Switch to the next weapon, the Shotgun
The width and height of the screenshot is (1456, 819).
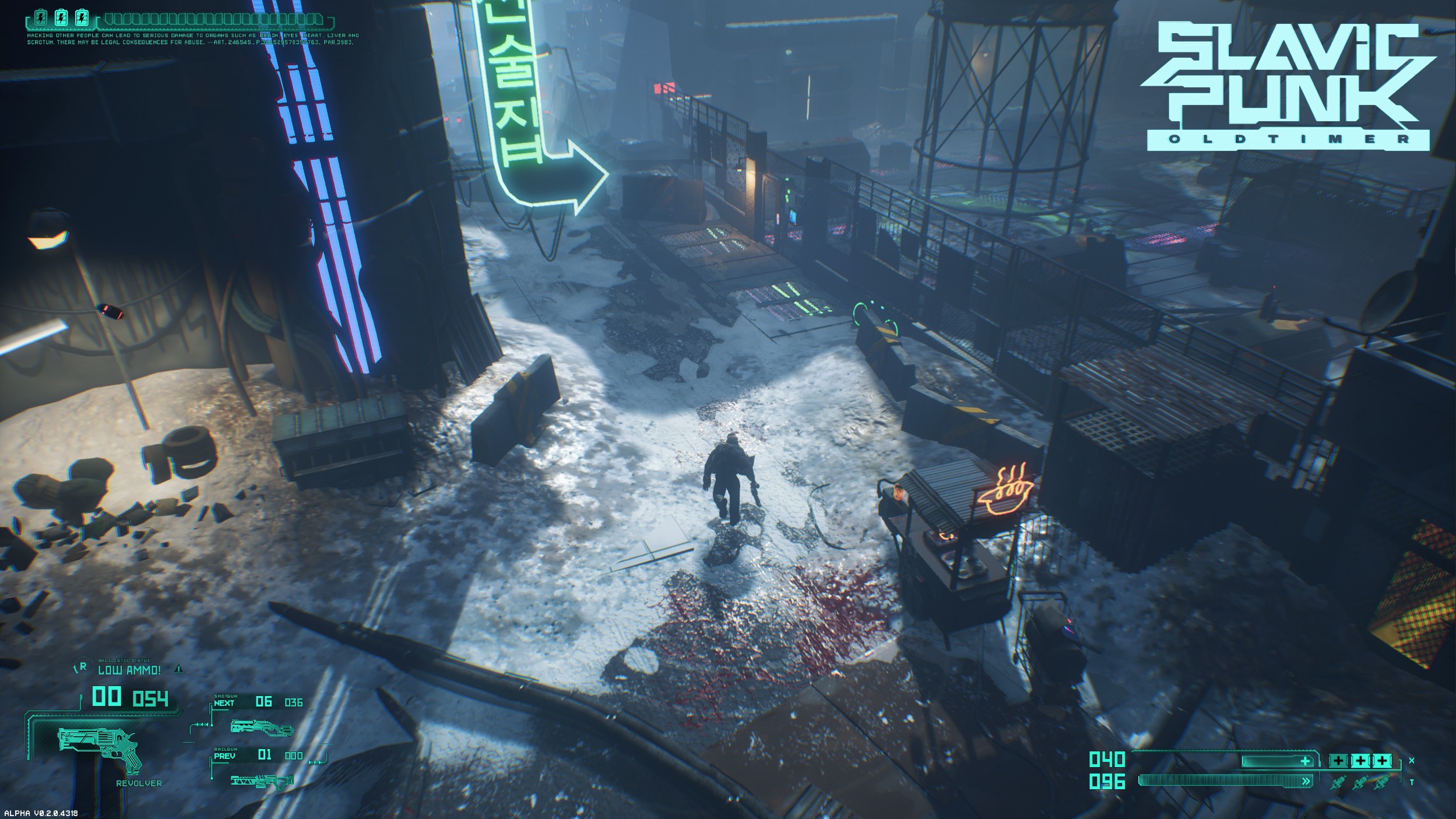point(260,726)
